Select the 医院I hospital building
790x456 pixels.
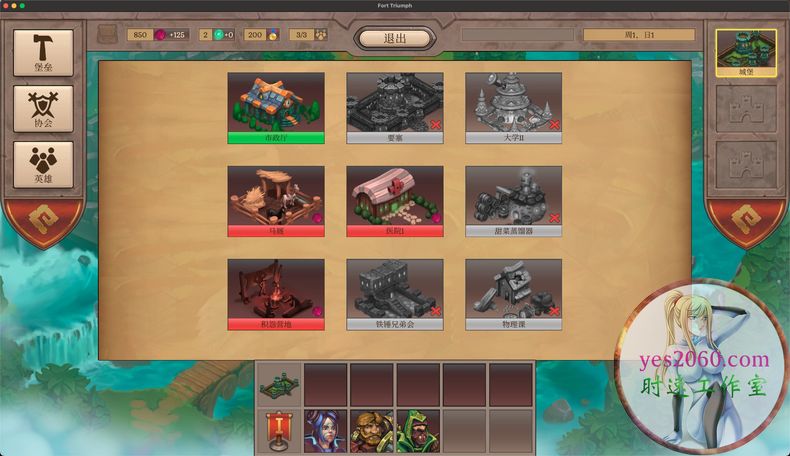pyautogui.click(x=395, y=200)
